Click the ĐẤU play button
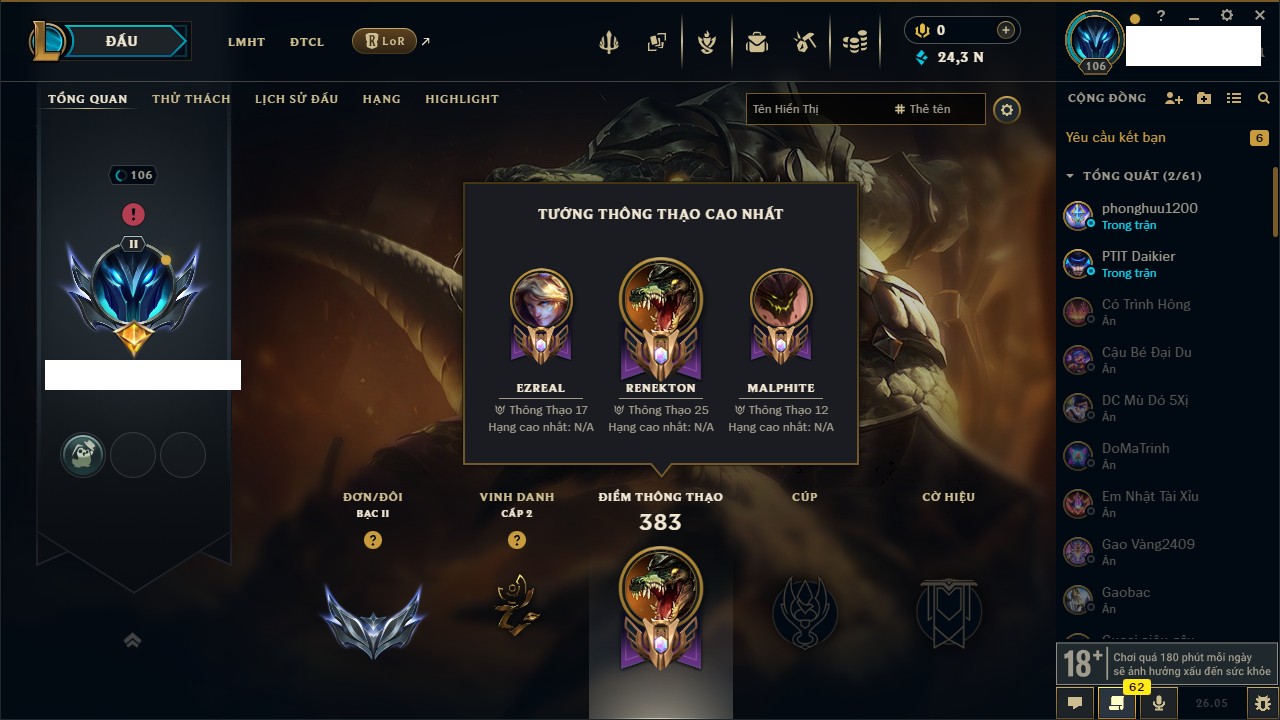Viewport: 1280px width, 720px height. pyautogui.click(x=122, y=41)
